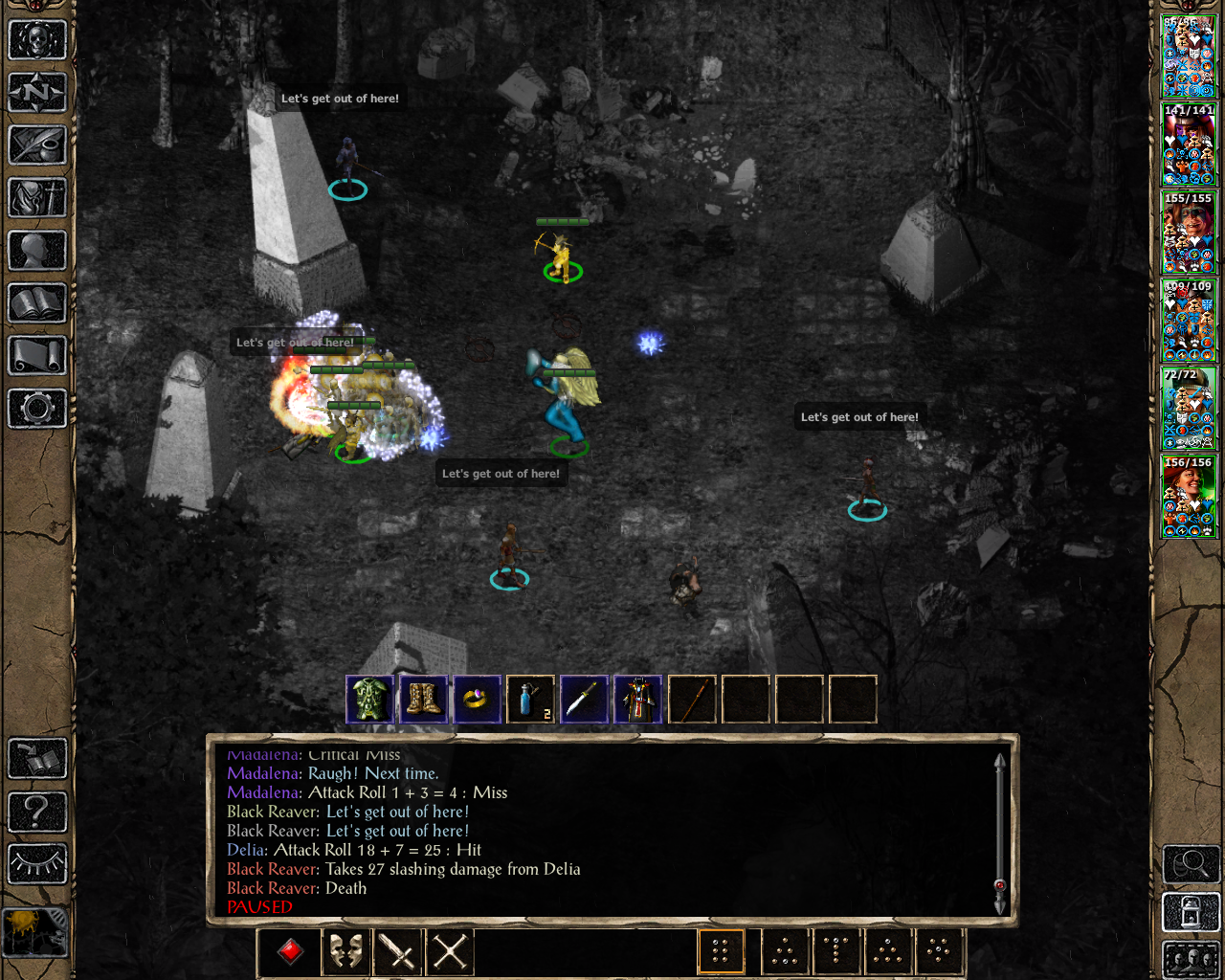This screenshot has width=1225, height=980.
Task: Open the mage spellbook icon
Action: point(37,303)
